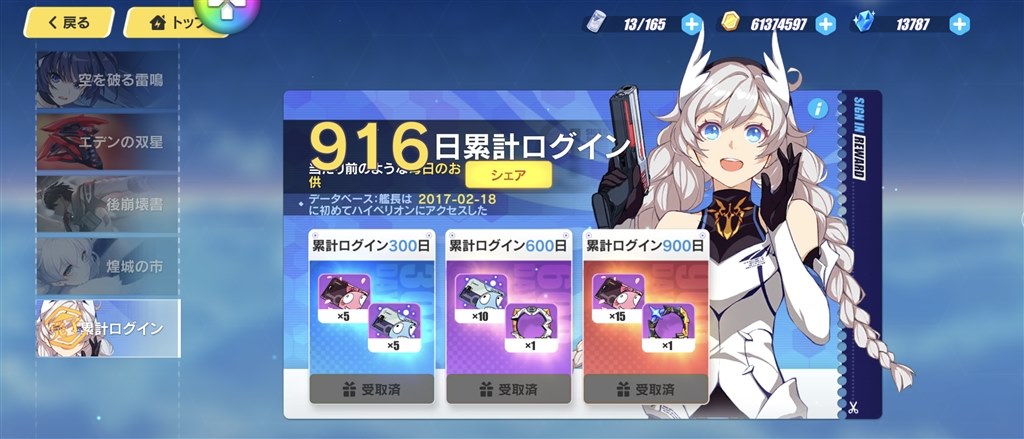Screen dimensions: 1024x439
Task: Click the 300-day reward 受取済 button
Action: [x=372, y=389]
